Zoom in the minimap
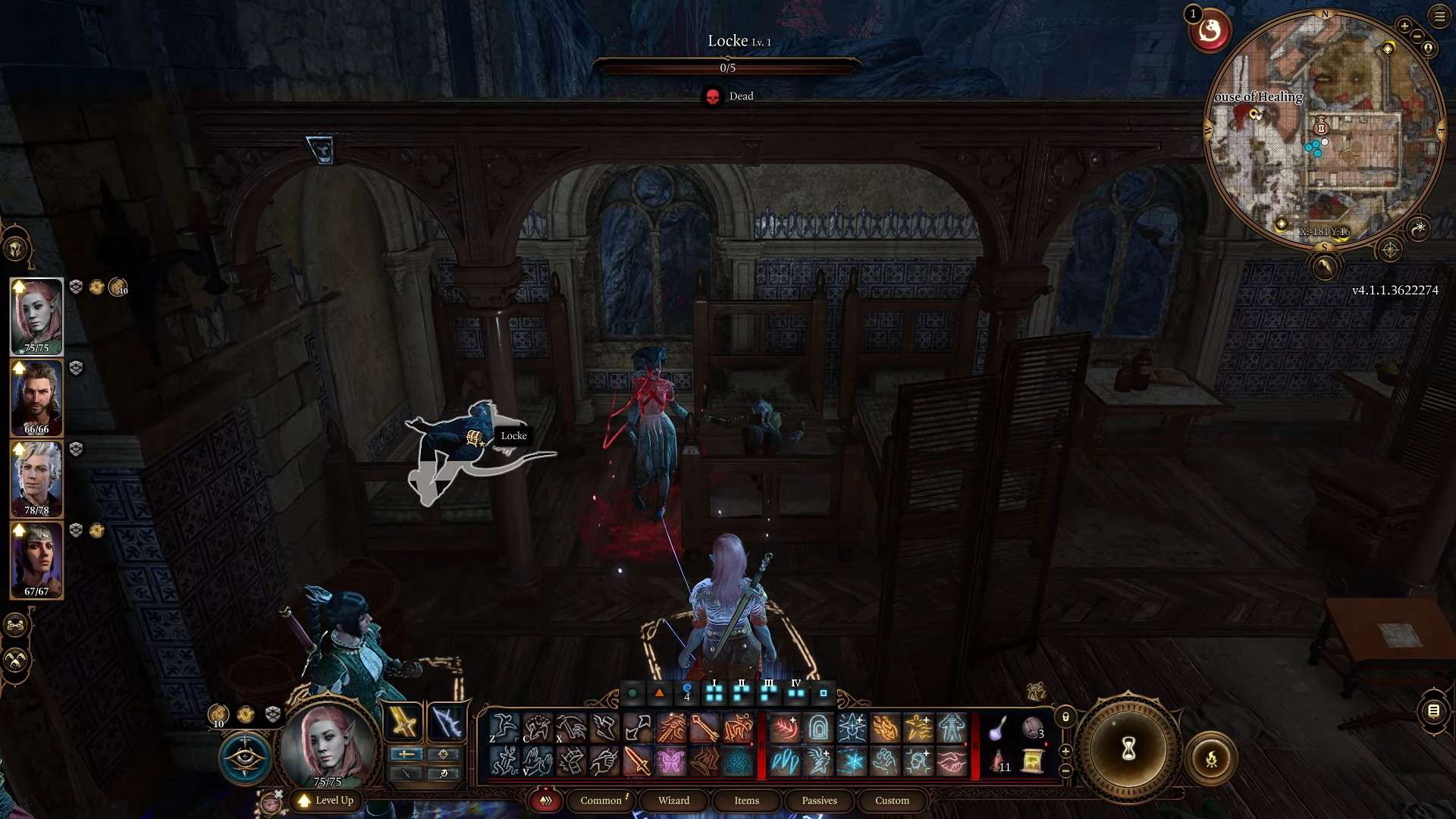 1404,26
